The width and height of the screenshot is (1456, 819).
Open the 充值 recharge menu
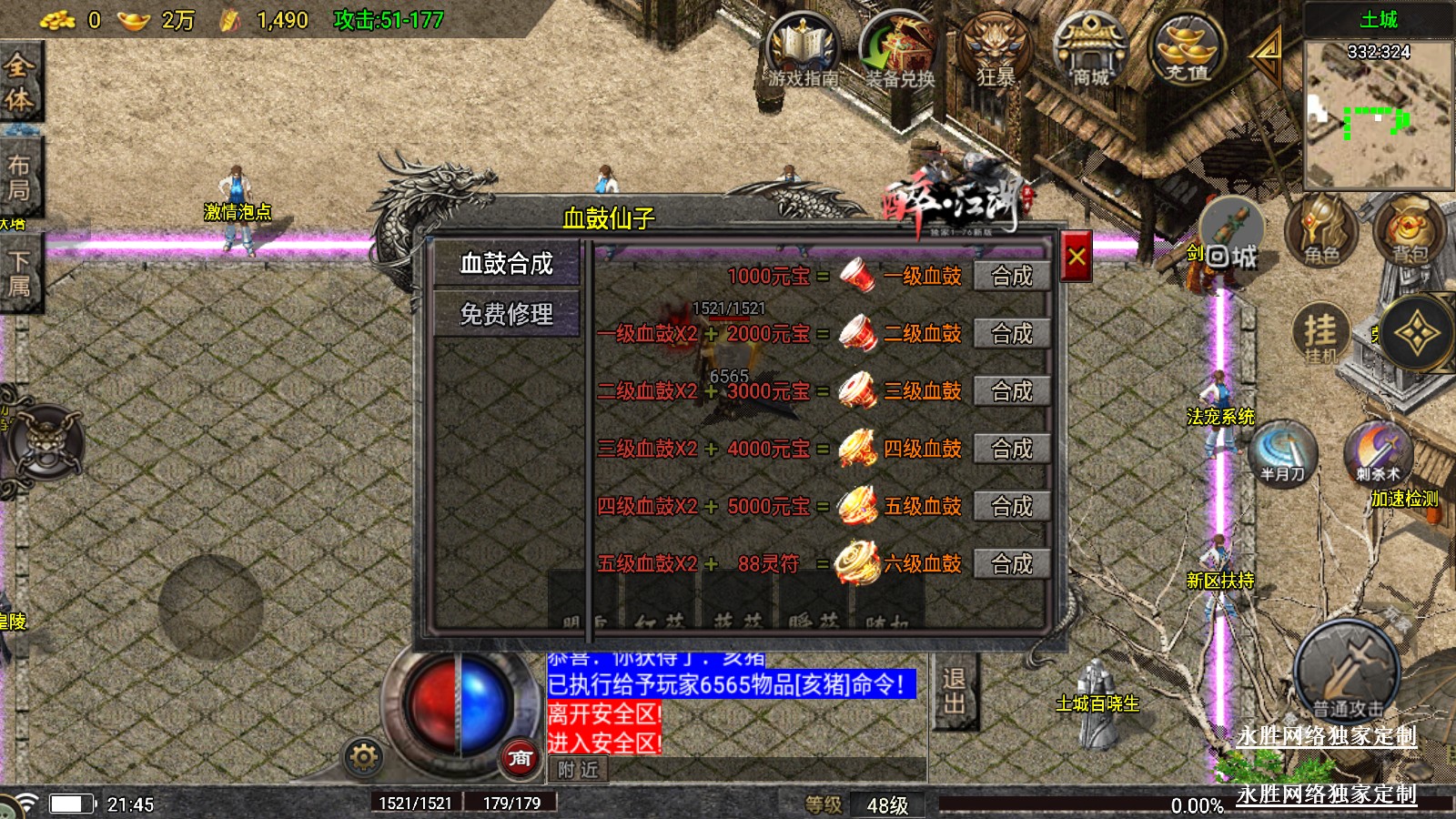click(1188, 50)
